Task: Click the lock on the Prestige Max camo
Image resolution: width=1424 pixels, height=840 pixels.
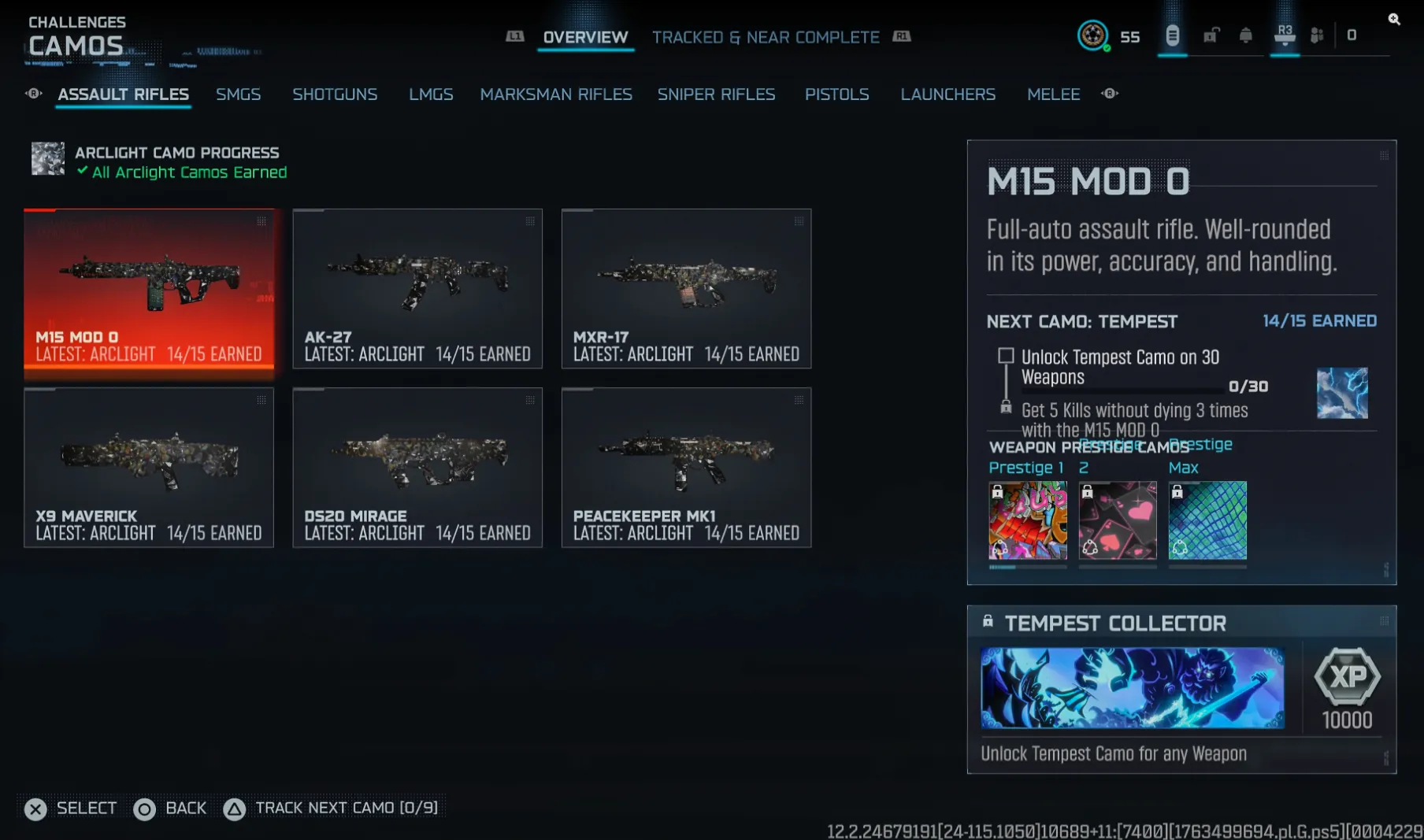Action: [1177, 492]
